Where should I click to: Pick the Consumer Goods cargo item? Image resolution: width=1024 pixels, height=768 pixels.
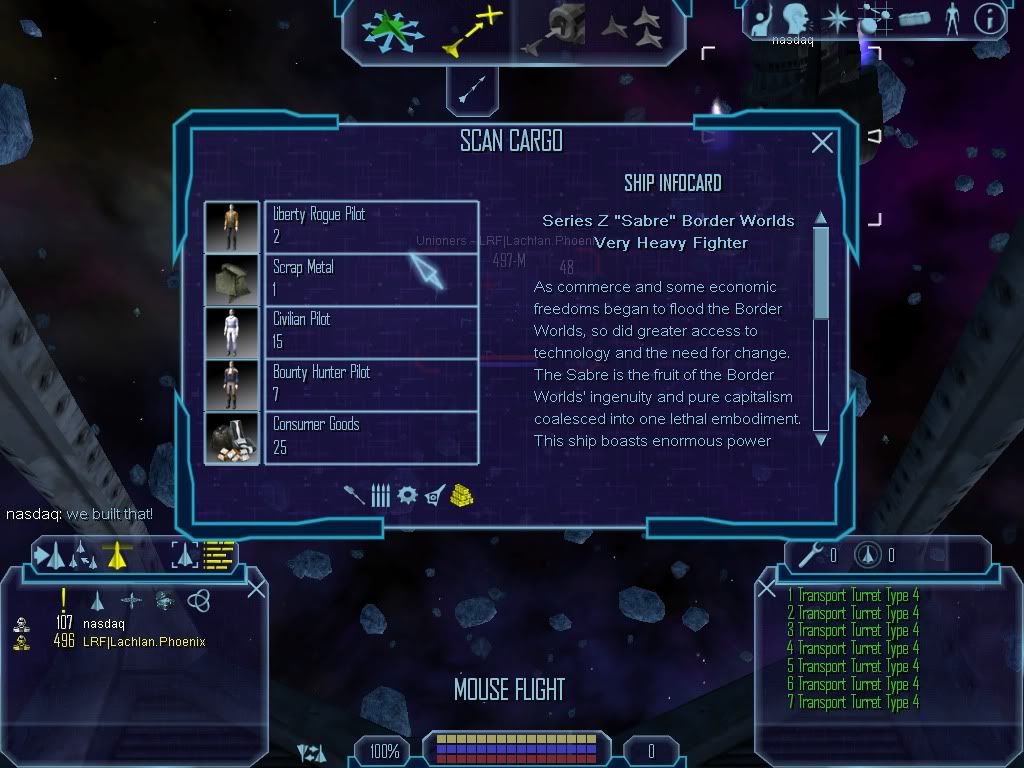click(x=370, y=436)
